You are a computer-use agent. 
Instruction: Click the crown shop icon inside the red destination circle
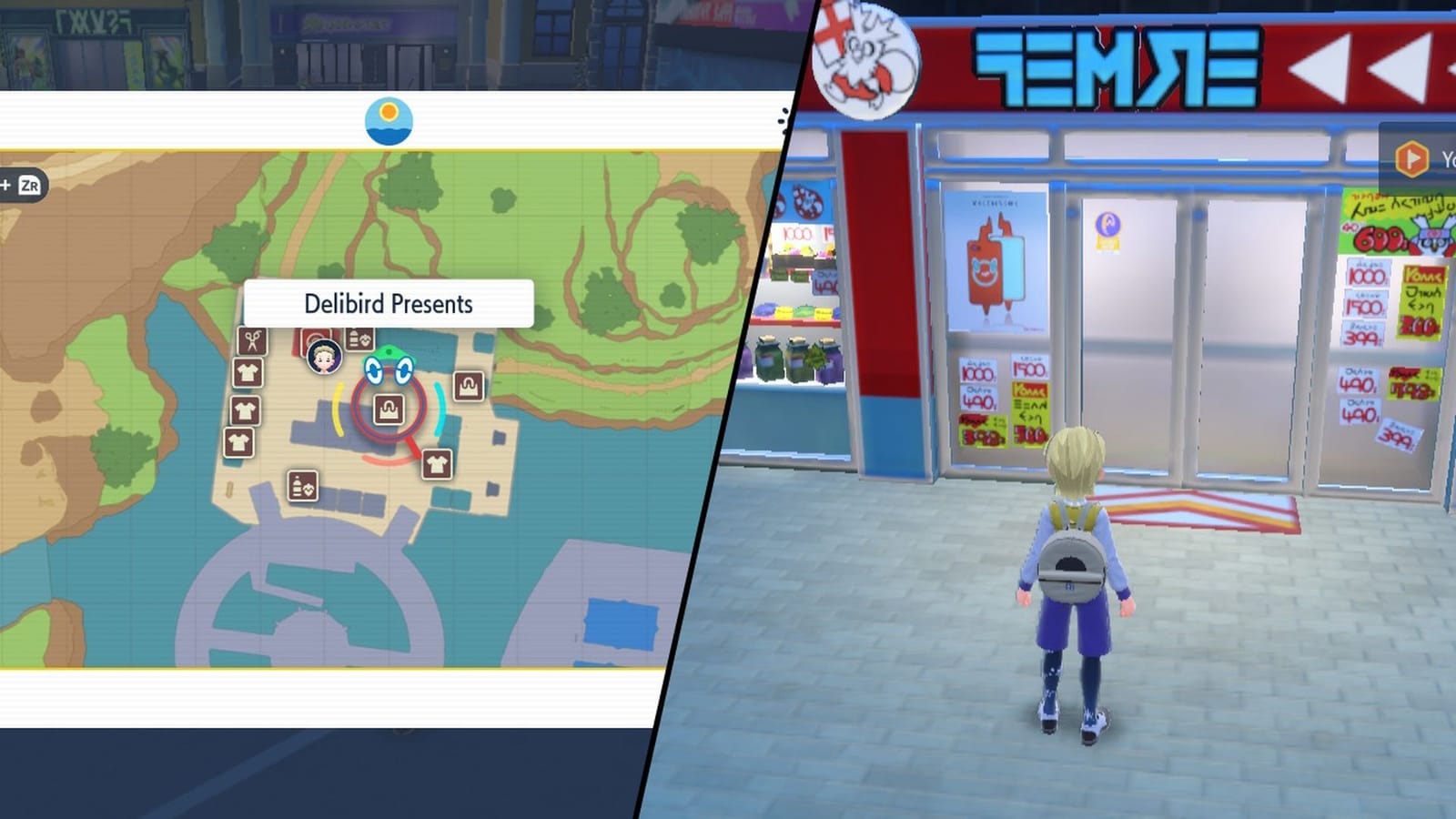pyautogui.click(x=389, y=409)
